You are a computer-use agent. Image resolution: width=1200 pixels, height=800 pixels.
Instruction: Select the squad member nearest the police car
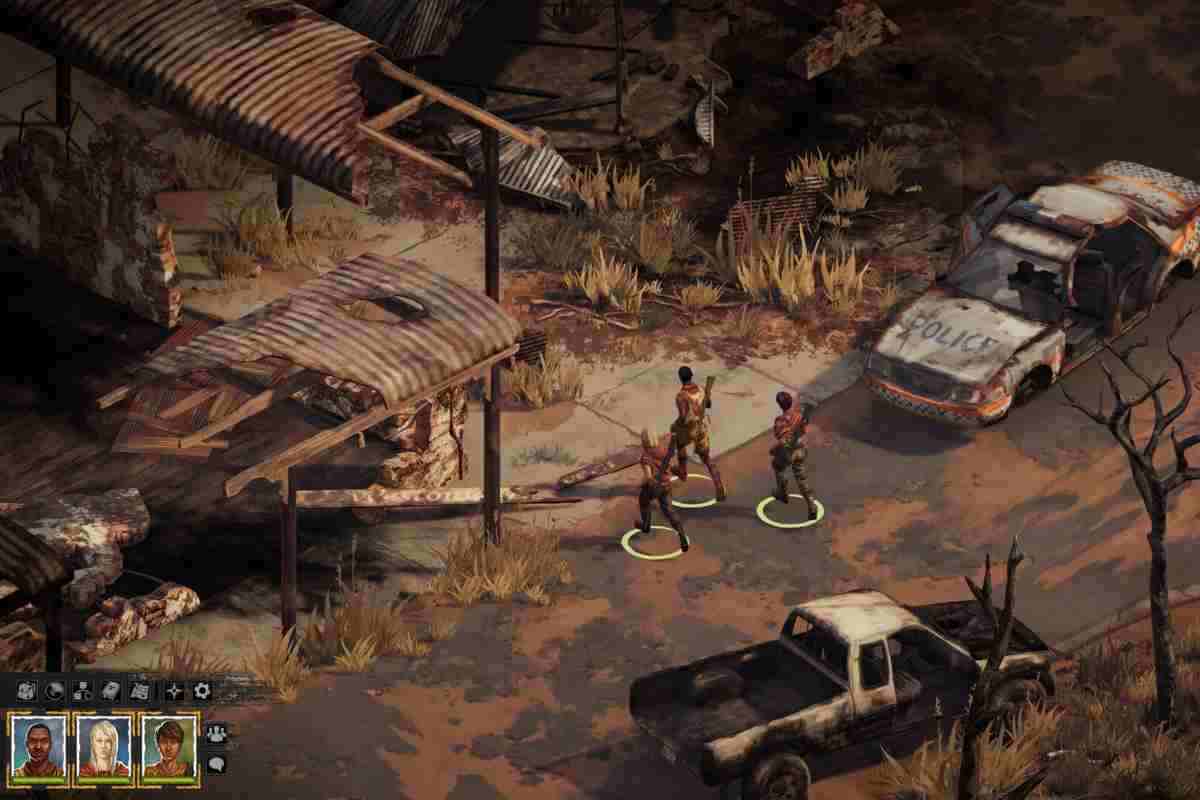point(789,455)
